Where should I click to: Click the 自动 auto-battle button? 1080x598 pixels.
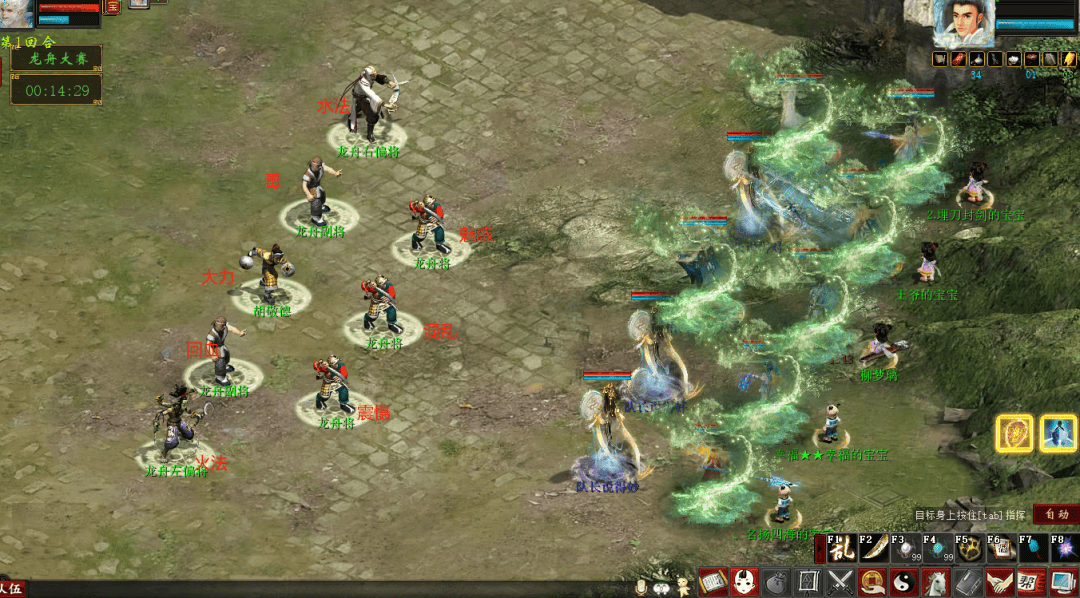click(x=1056, y=514)
